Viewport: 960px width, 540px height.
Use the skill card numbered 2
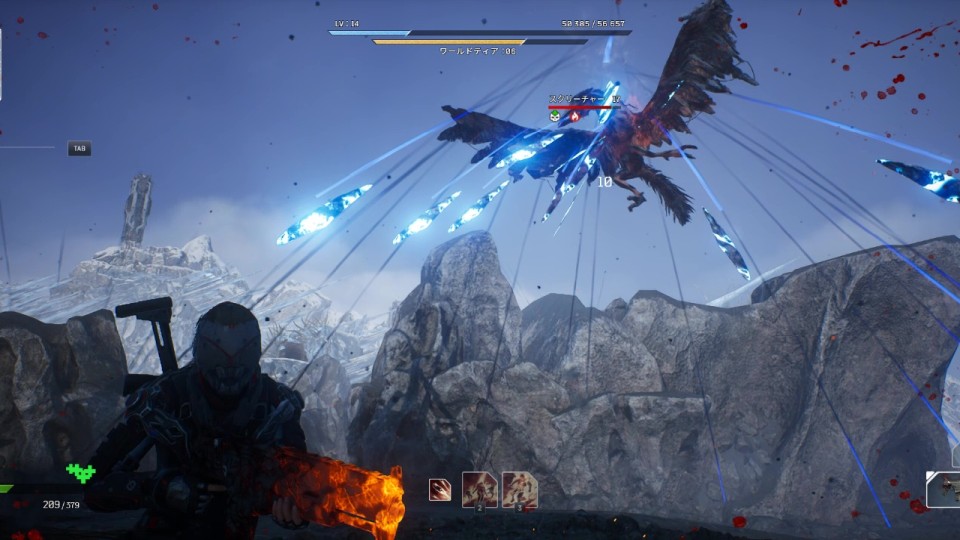click(480, 490)
